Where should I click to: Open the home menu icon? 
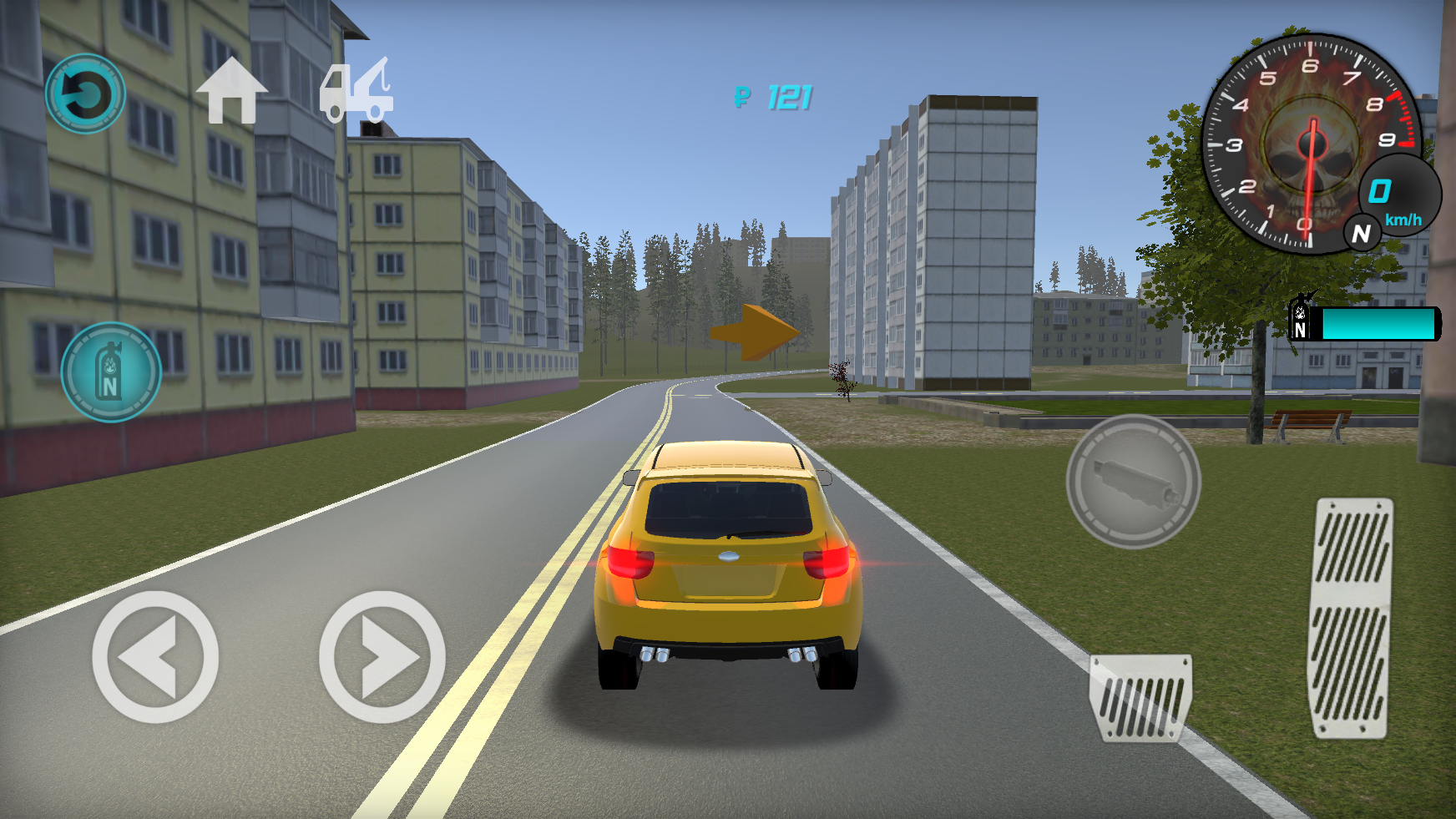231,92
